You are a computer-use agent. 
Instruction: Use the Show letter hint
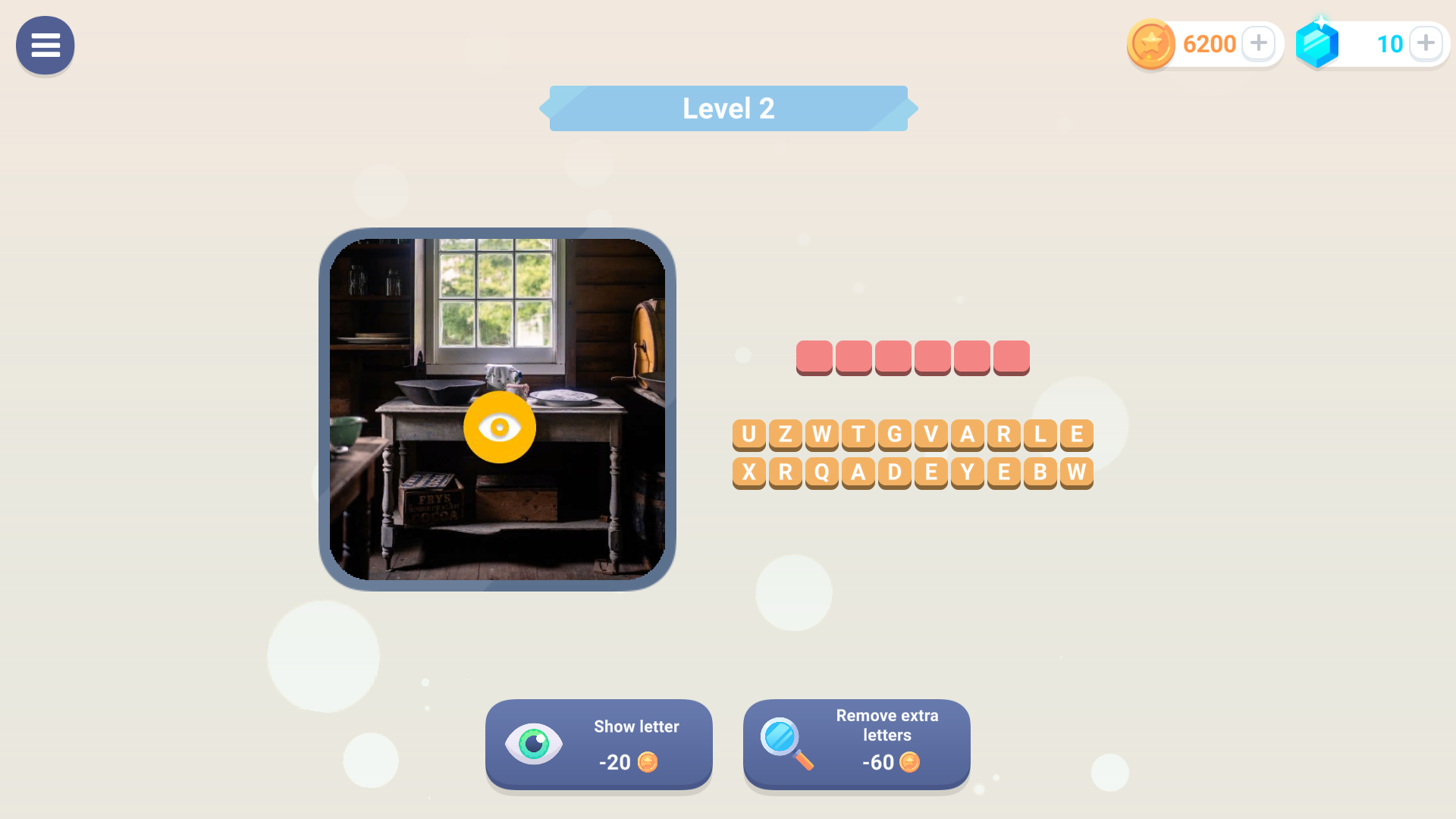[598, 745]
